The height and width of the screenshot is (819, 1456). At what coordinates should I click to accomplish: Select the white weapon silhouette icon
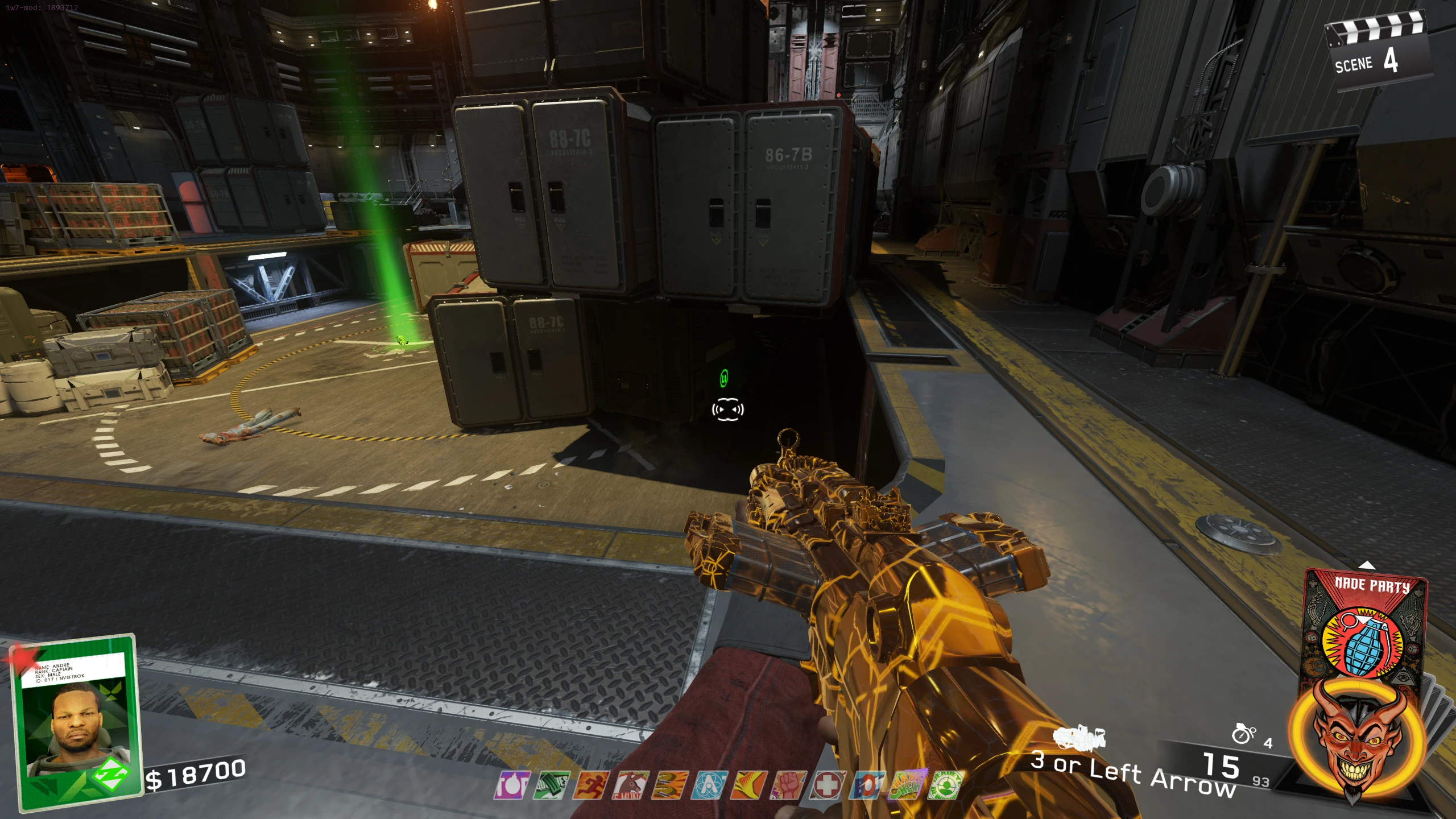pyautogui.click(x=1079, y=738)
